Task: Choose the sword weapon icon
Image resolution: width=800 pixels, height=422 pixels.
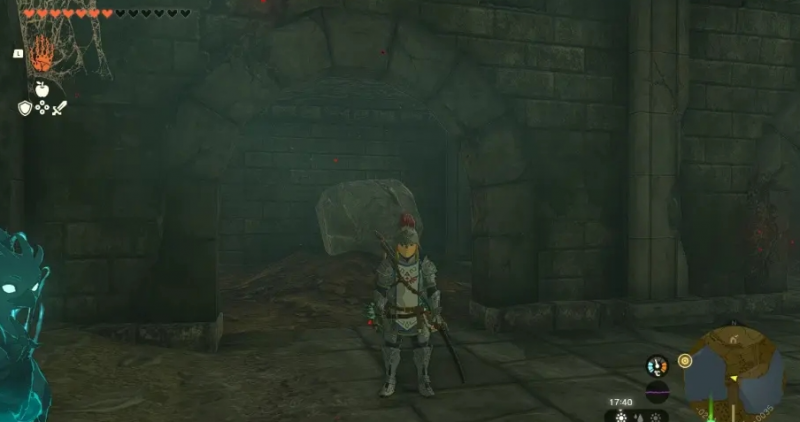Action: (x=59, y=108)
